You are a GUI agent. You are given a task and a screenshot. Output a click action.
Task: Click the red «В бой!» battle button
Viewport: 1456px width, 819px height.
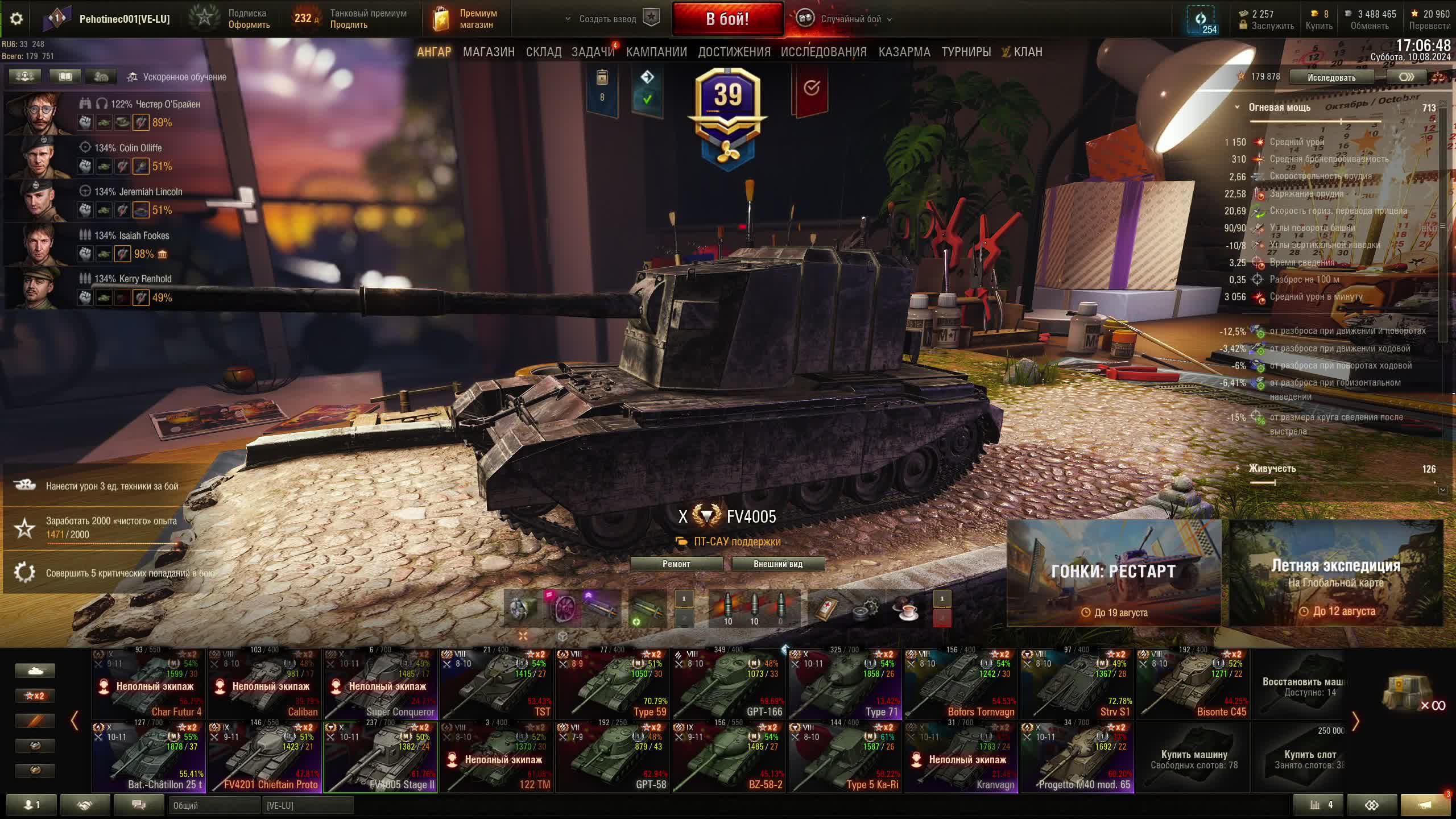click(727, 19)
